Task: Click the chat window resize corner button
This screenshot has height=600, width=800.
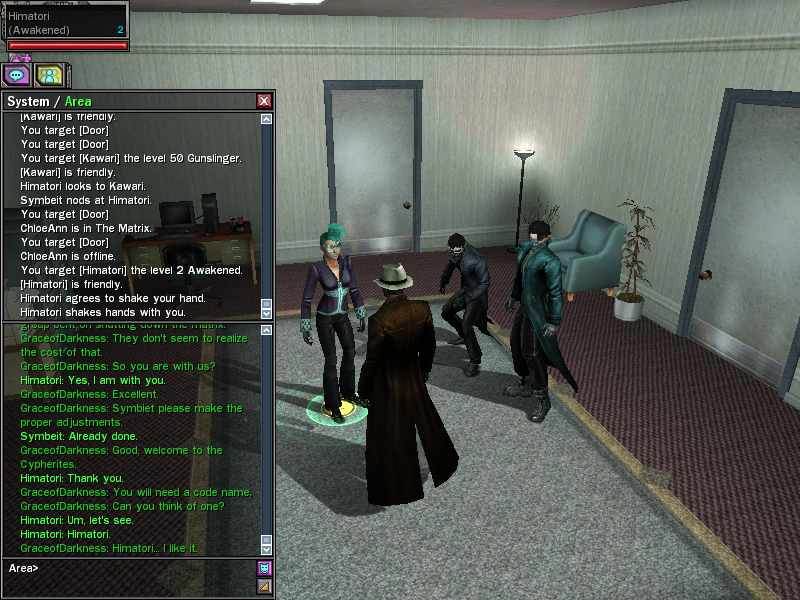Action: pos(265,586)
